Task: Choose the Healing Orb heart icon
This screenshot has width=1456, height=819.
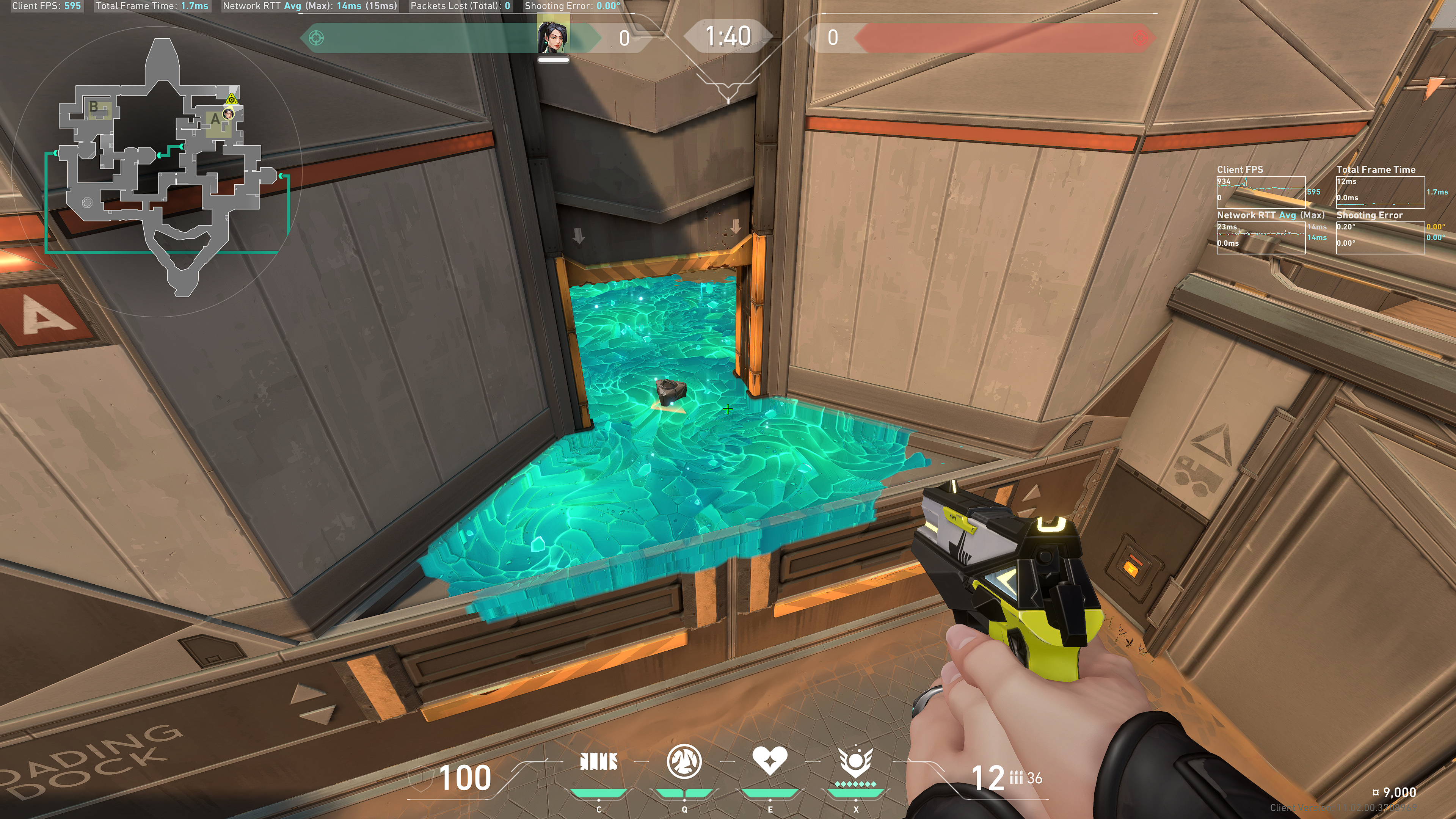Action: [769, 761]
